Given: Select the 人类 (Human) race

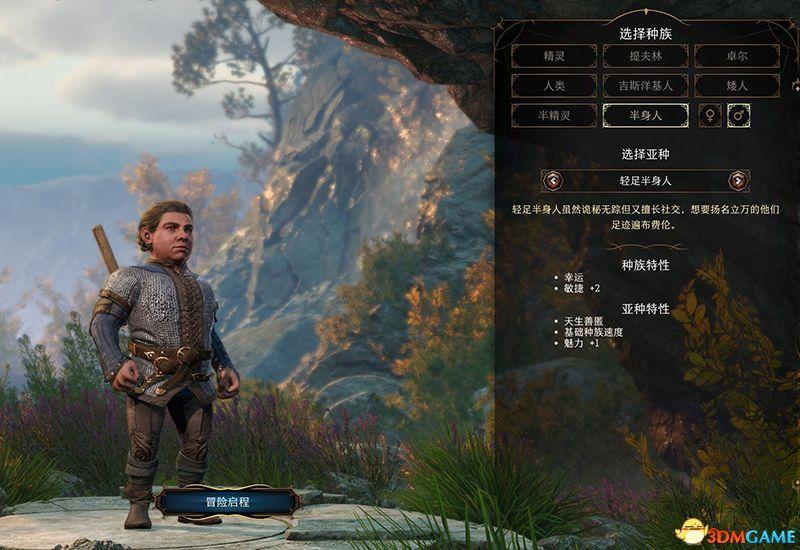Looking at the screenshot, I should tap(553, 86).
